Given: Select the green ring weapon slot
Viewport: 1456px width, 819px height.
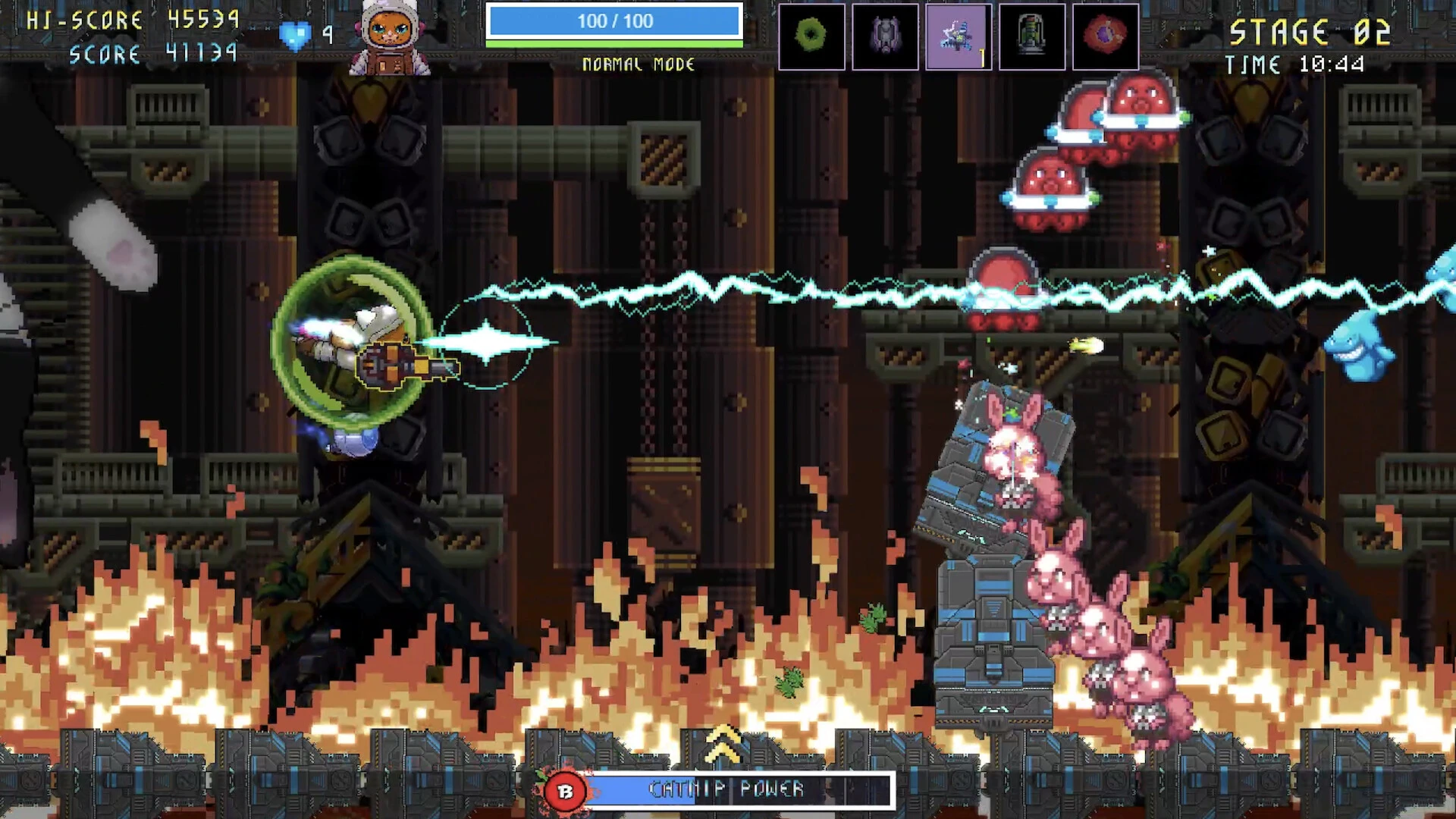Looking at the screenshot, I should click(x=811, y=36).
